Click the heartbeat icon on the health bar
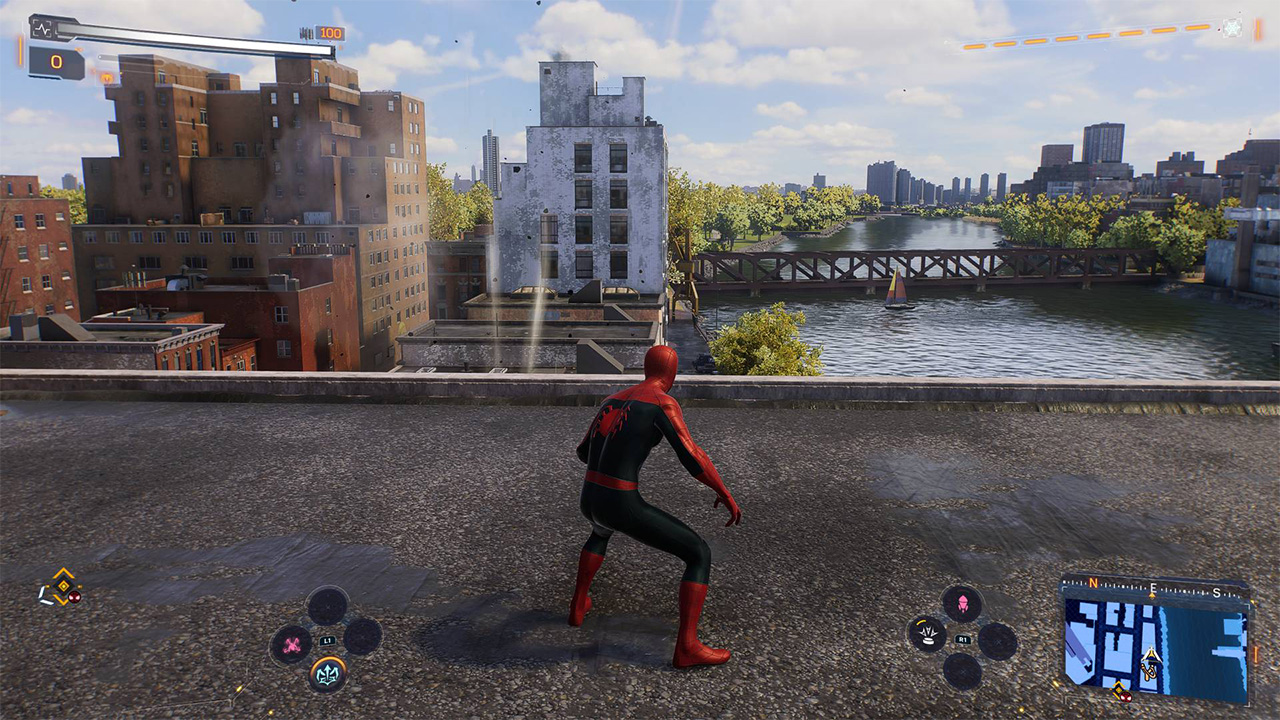Viewport: 1280px width, 720px height. [42, 28]
